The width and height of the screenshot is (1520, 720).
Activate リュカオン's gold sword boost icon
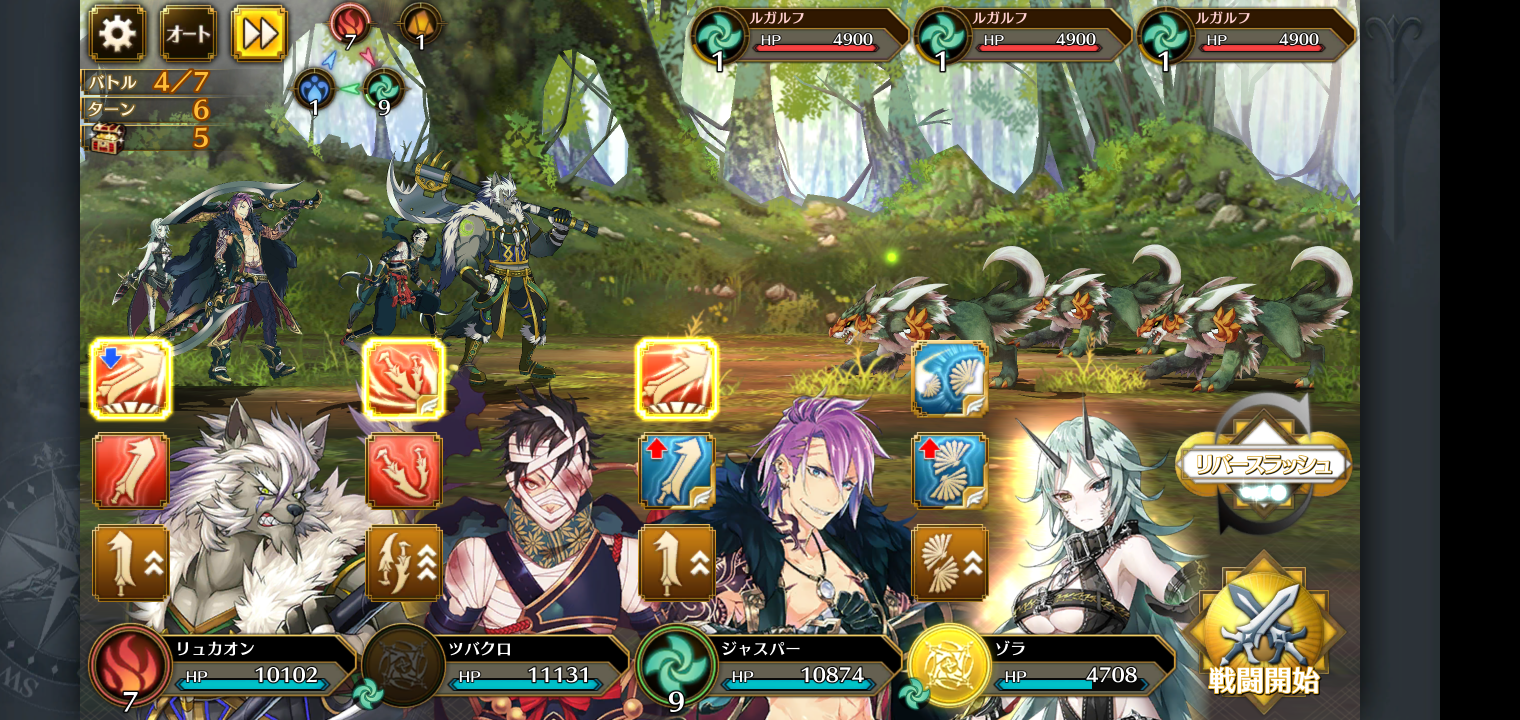[x=131, y=563]
